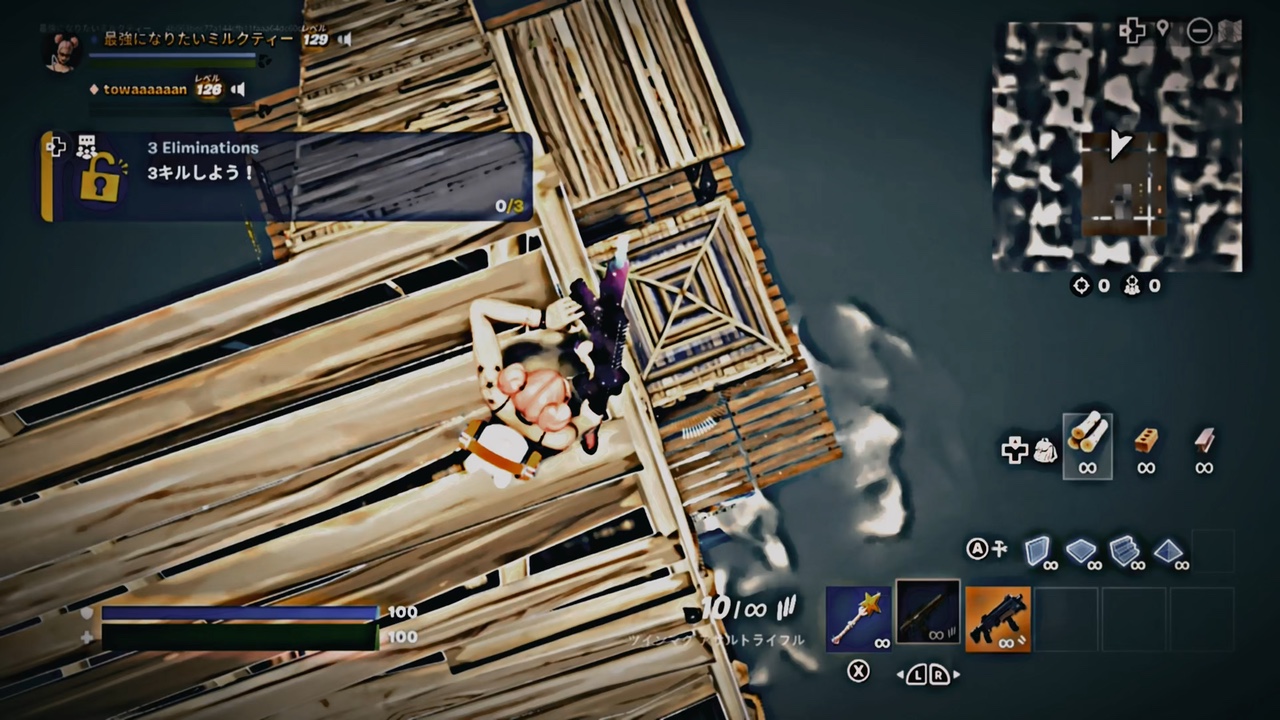The image size is (1280, 720).
Task: Select the floor building piece
Action: pos(1081,550)
